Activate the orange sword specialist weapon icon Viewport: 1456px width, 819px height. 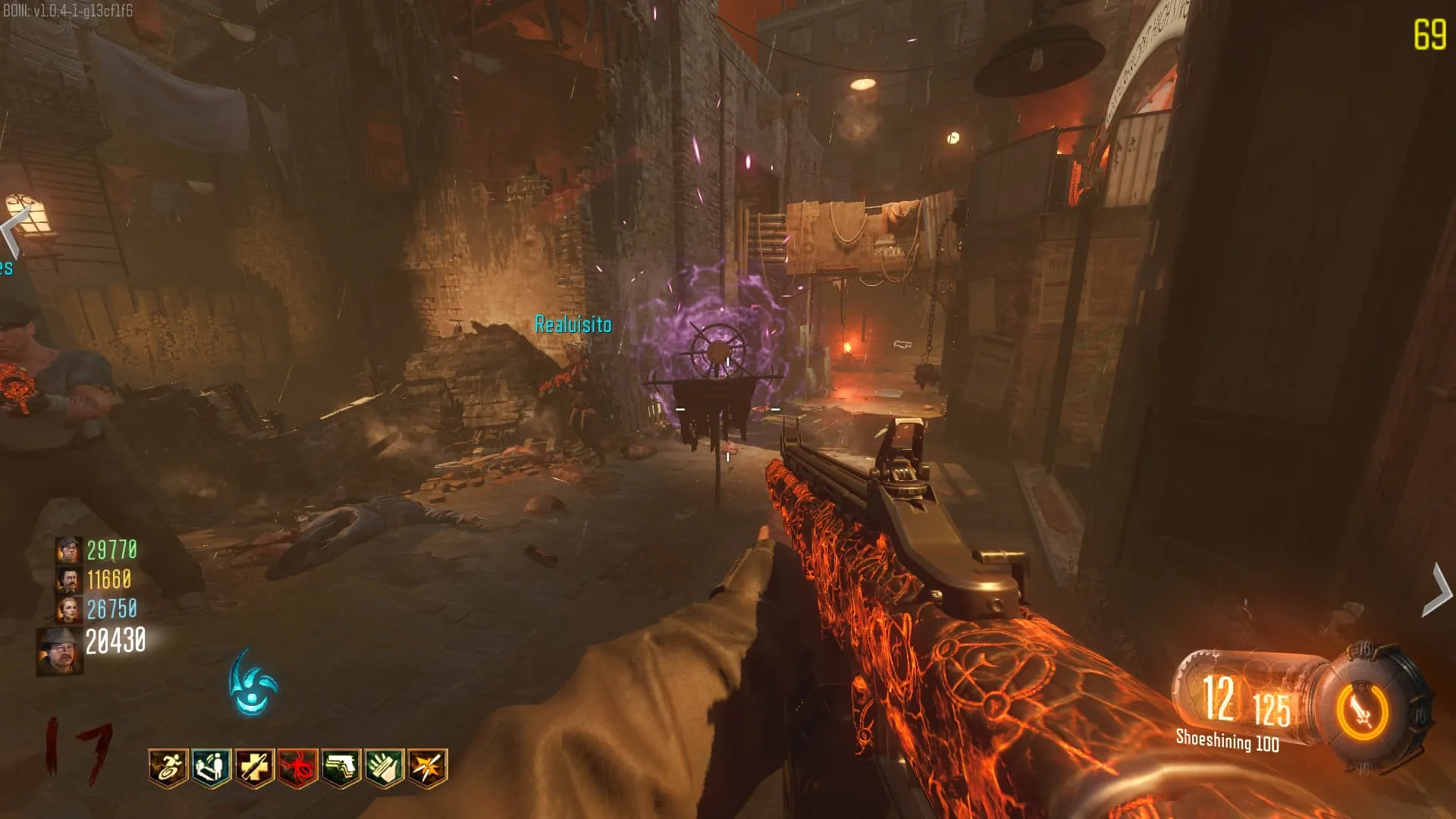coord(1363,711)
